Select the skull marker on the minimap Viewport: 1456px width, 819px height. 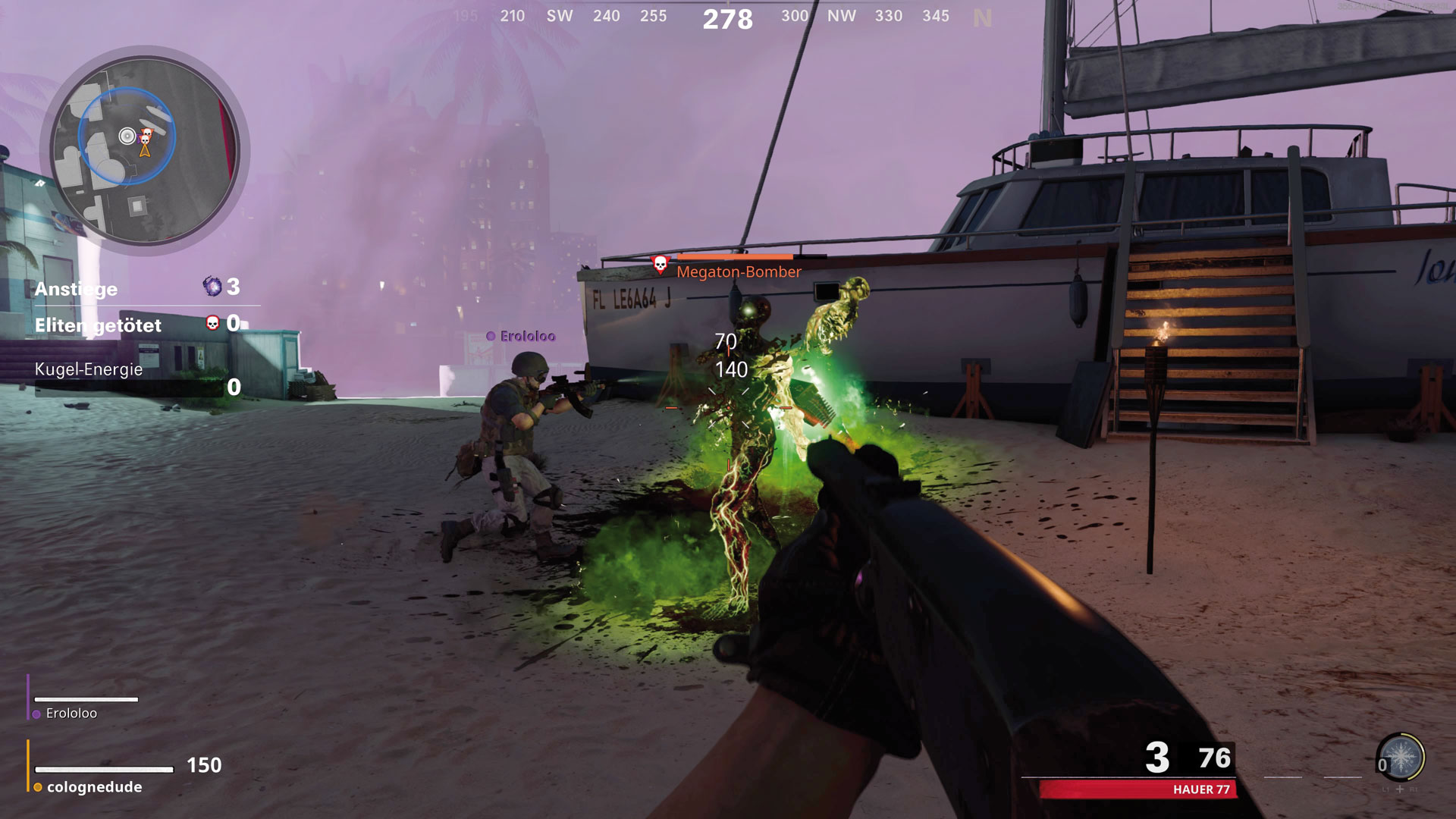[x=146, y=136]
